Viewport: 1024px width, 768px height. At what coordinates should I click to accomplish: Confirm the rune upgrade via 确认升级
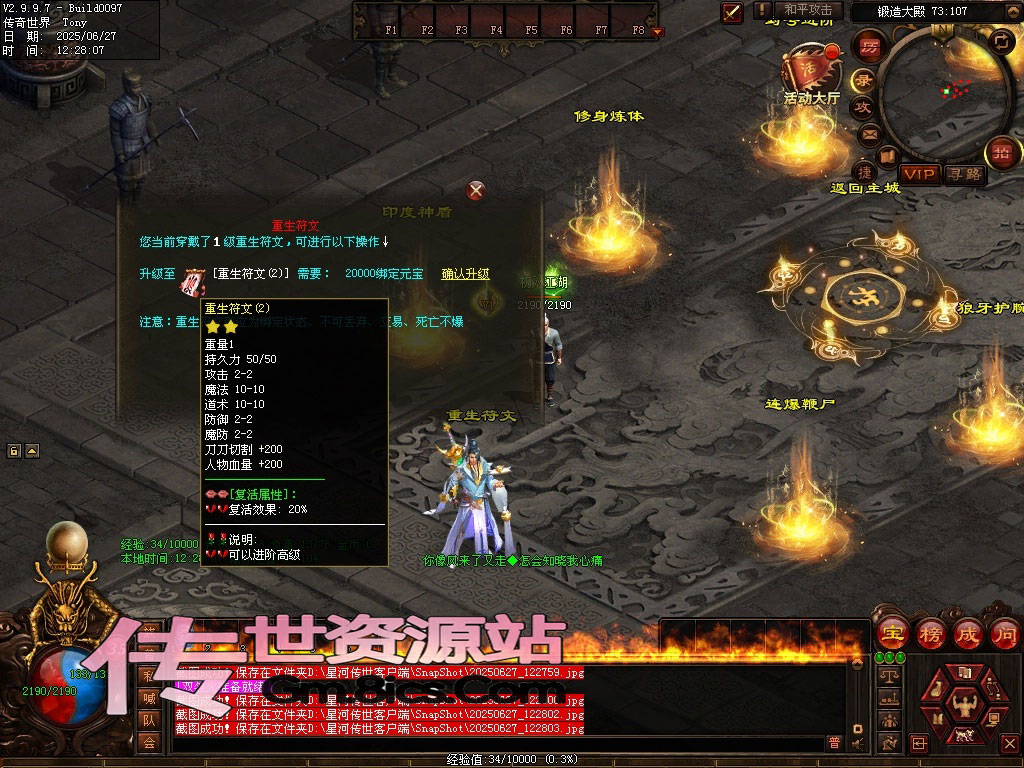[465, 274]
